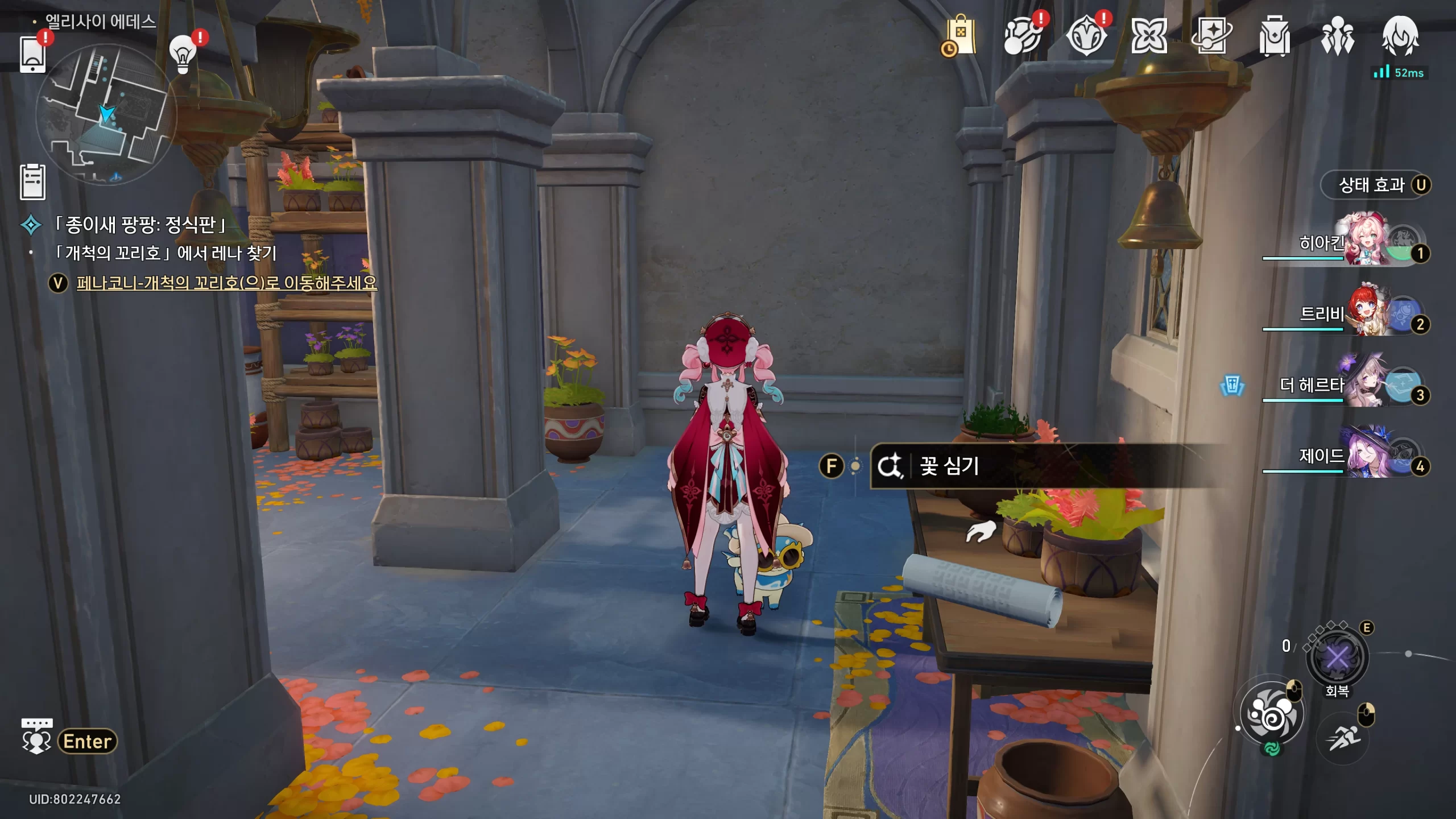
Task: Open the phone menu icon
Action: click(32, 54)
